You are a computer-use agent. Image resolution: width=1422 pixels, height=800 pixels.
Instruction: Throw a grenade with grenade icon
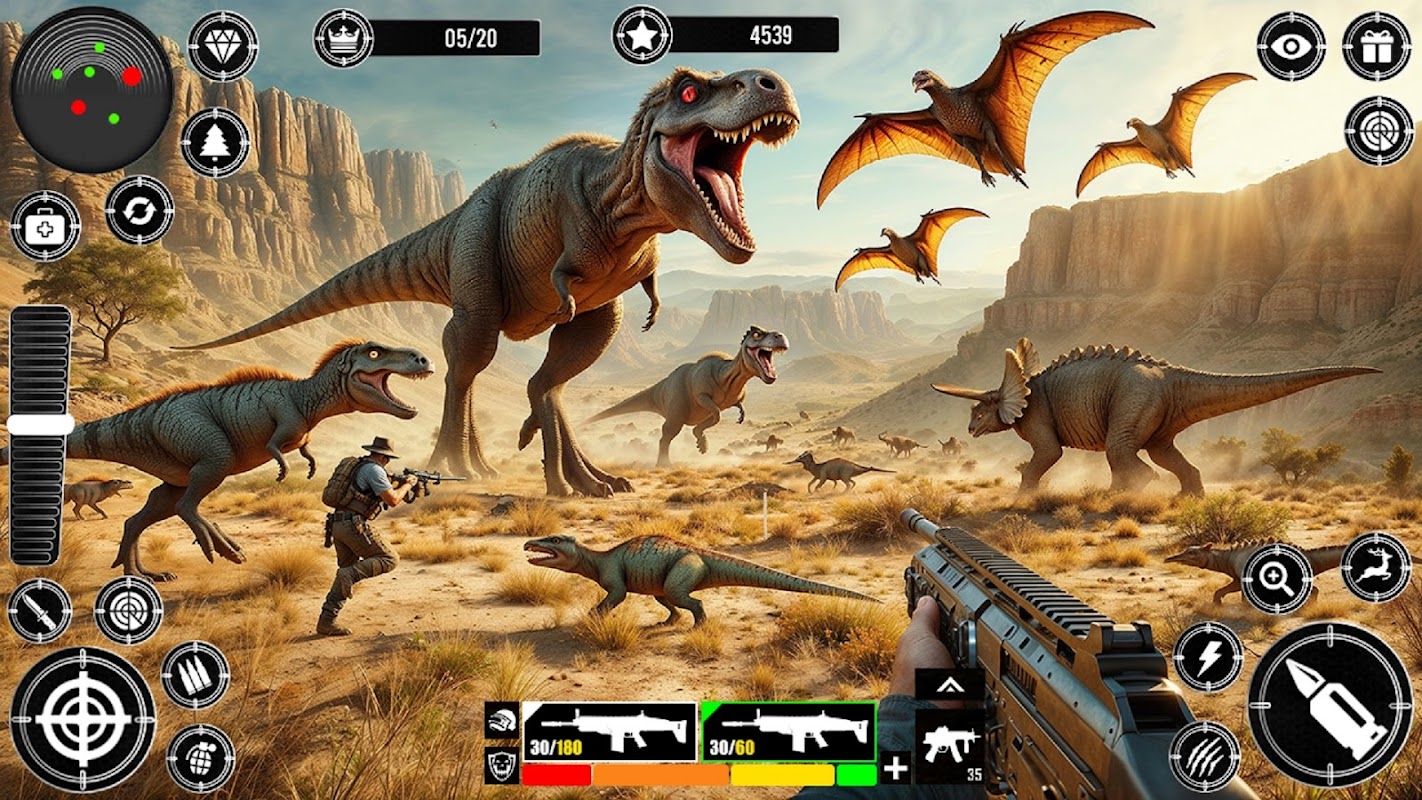(201, 757)
